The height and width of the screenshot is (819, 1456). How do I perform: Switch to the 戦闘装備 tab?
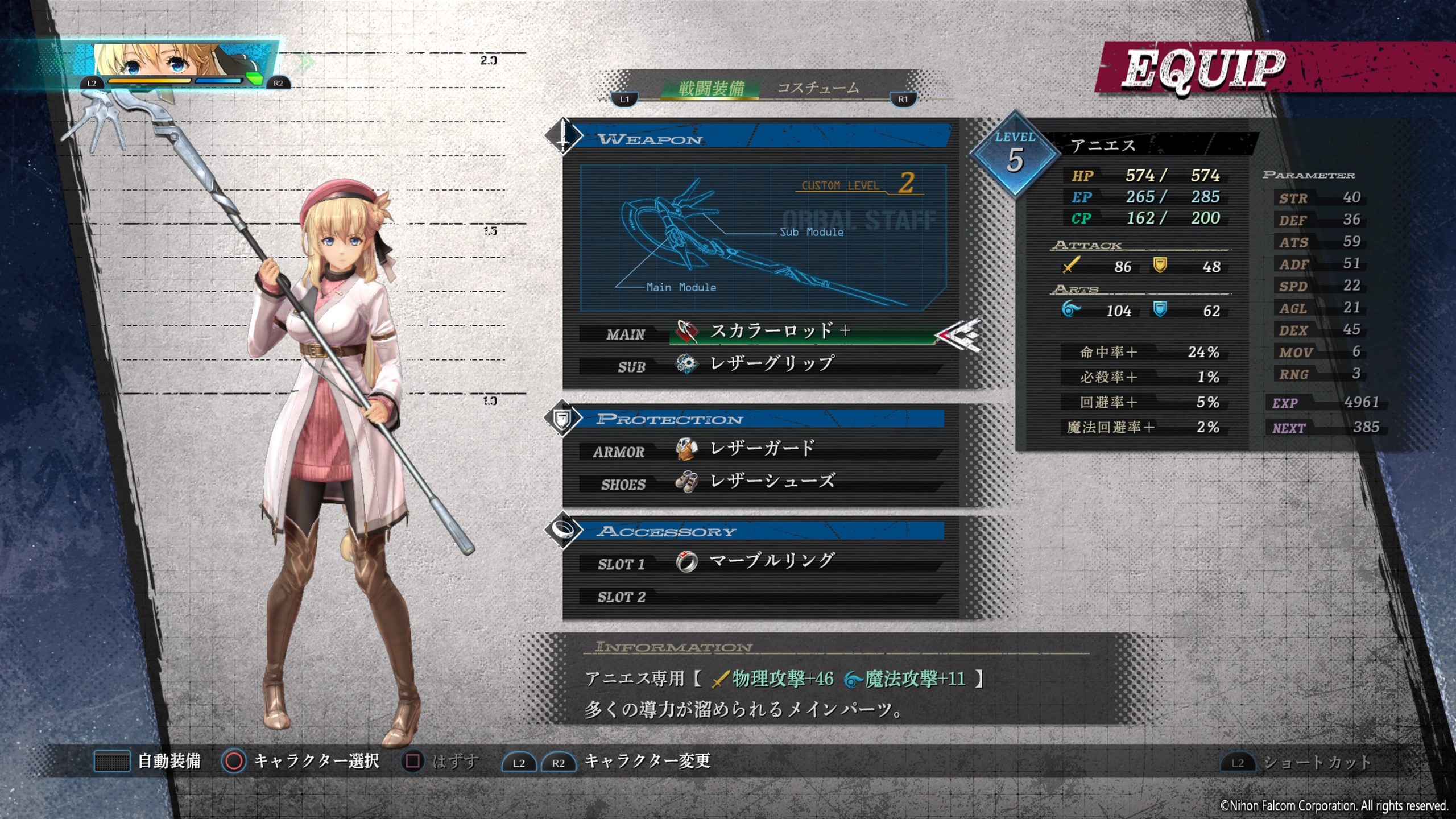(711, 88)
